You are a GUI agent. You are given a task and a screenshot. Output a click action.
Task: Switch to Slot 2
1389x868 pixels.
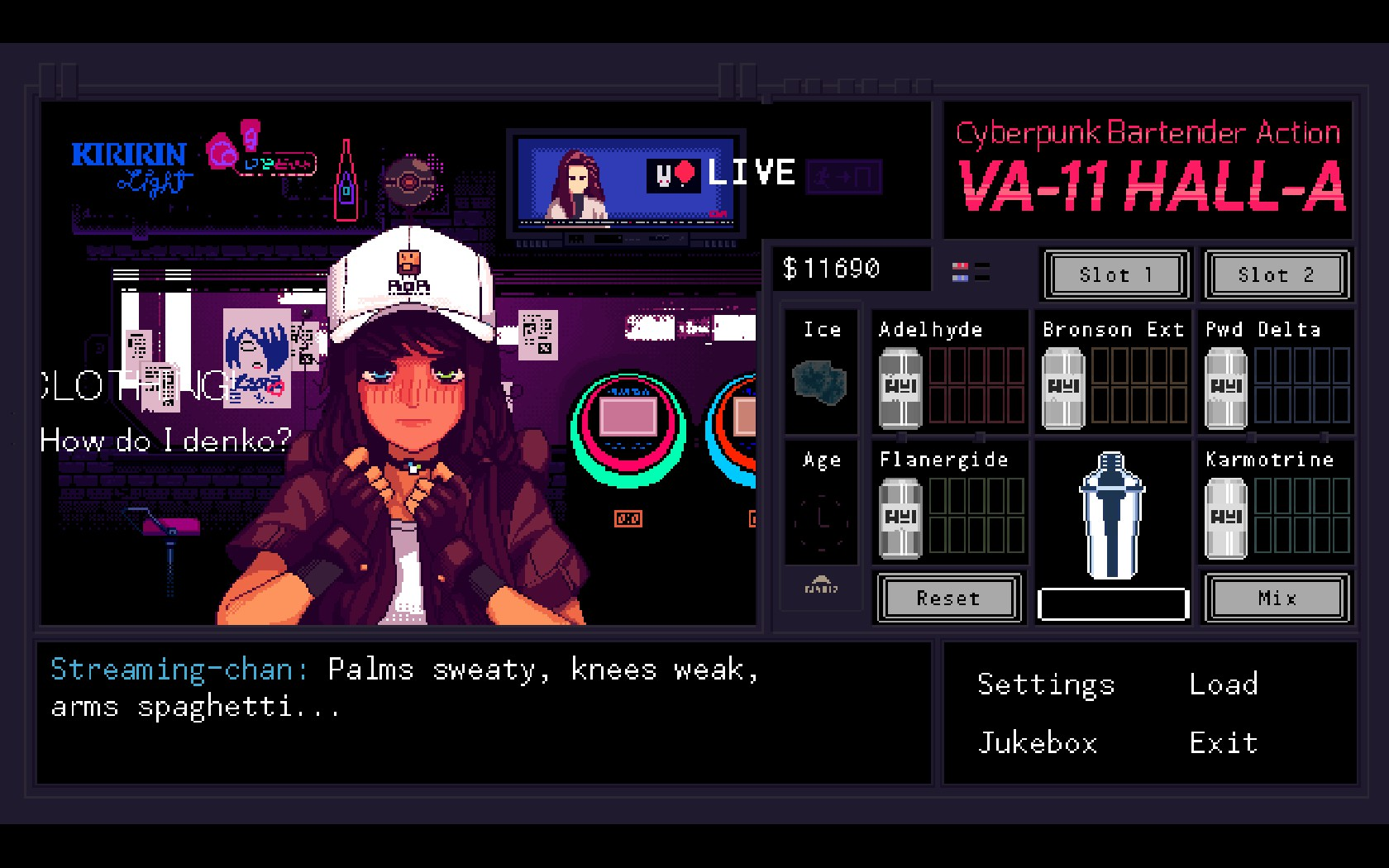1276,274
